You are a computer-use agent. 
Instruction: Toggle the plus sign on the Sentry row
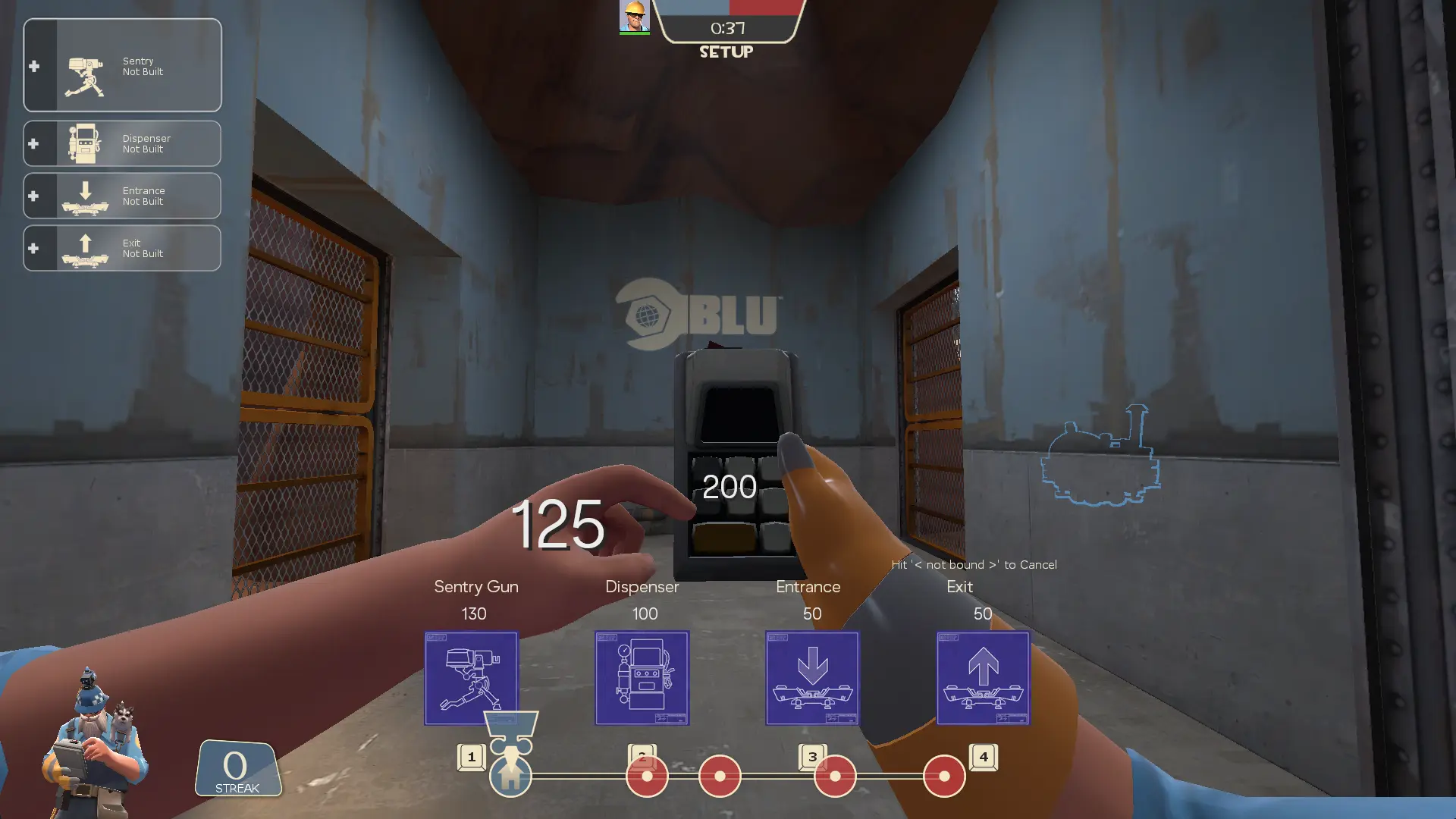pos(34,66)
